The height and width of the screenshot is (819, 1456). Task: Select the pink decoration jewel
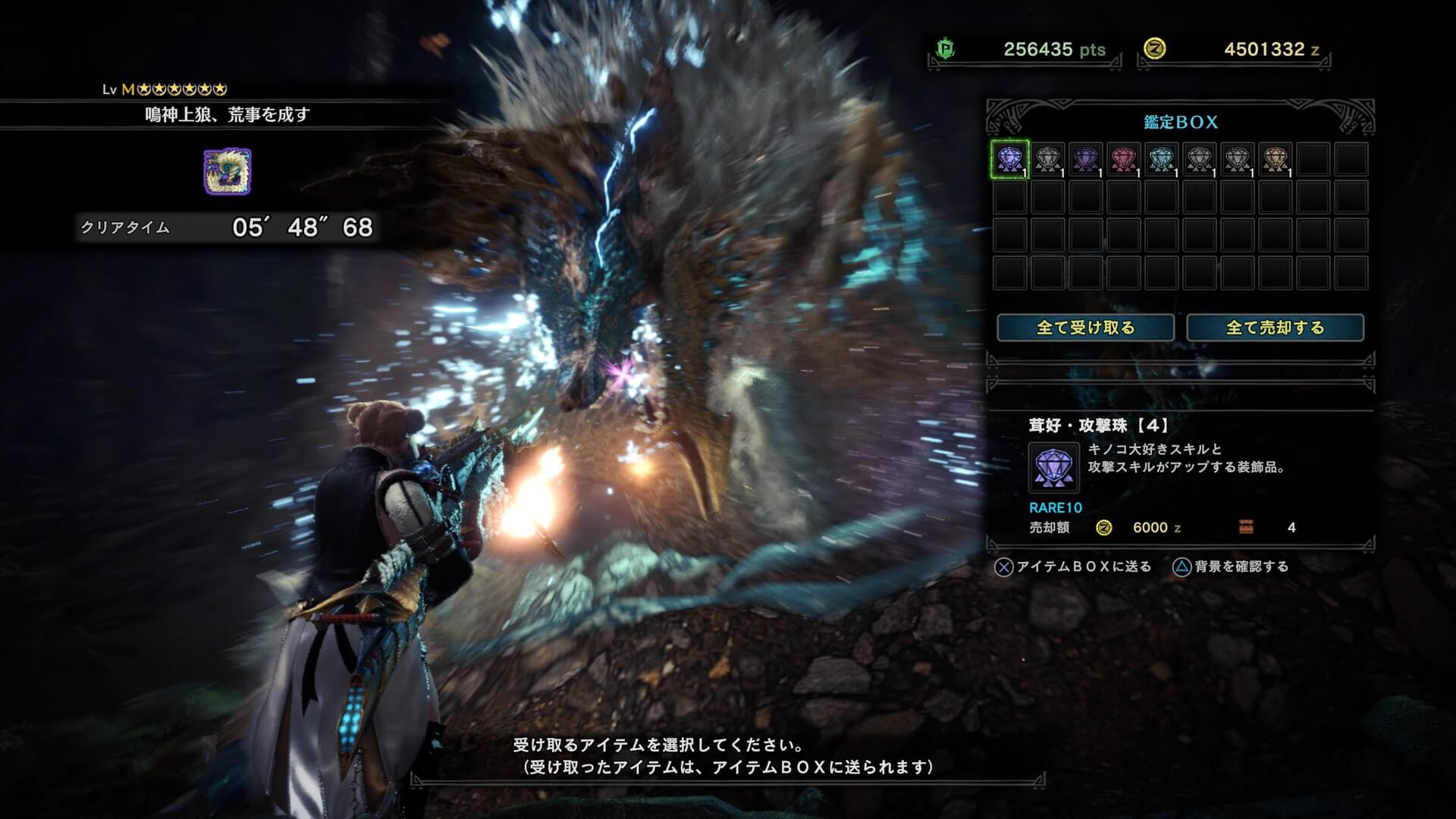pyautogui.click(x=1125, y=158)
